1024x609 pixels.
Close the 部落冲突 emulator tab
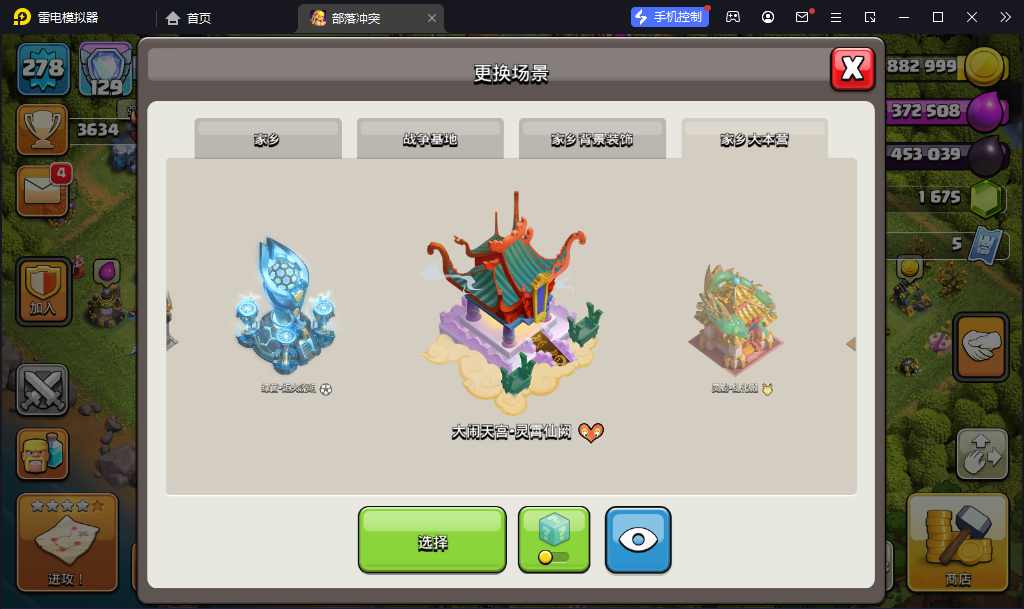[x=431, y=18]
